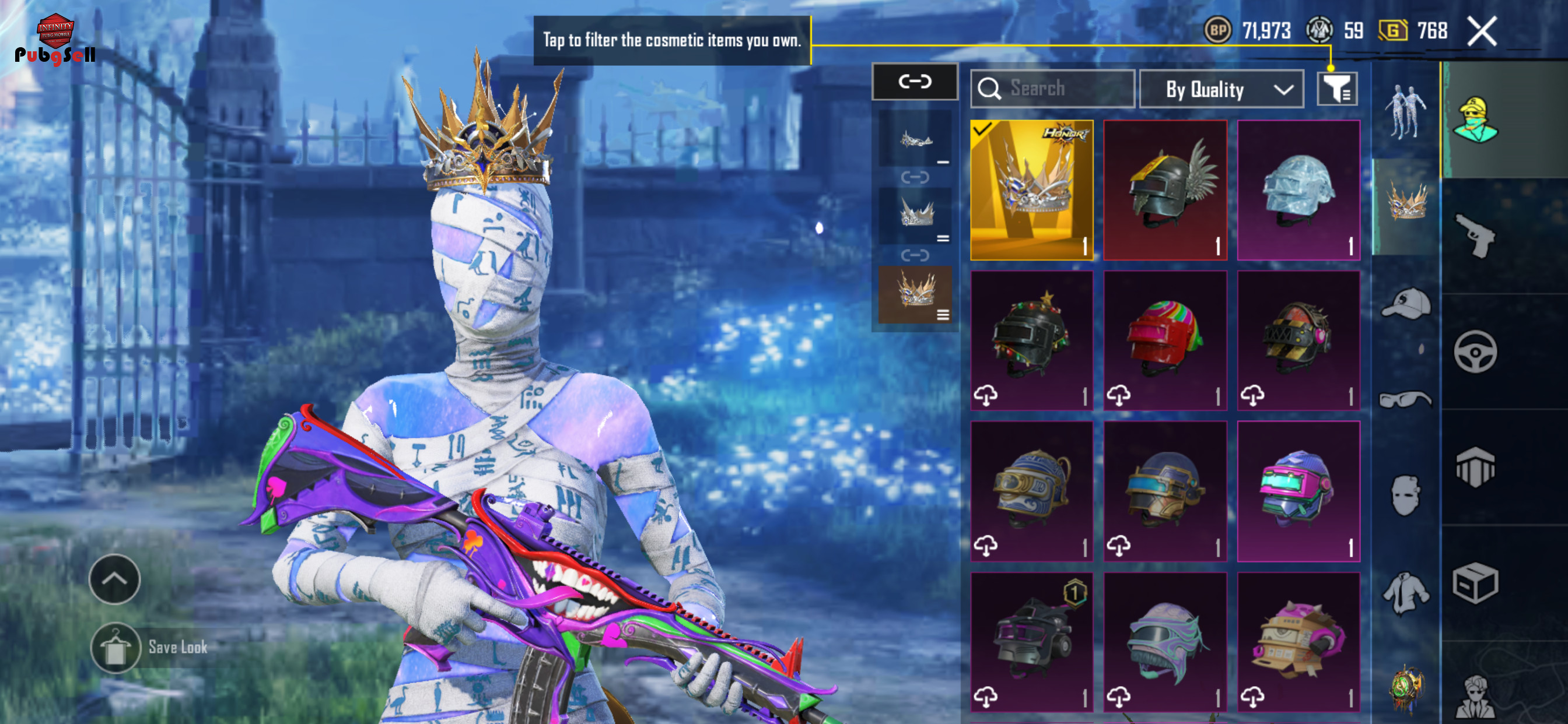Toggle the owned items filter
The width and height of the screenshot is (1568, 724).
coord(1336,89)
